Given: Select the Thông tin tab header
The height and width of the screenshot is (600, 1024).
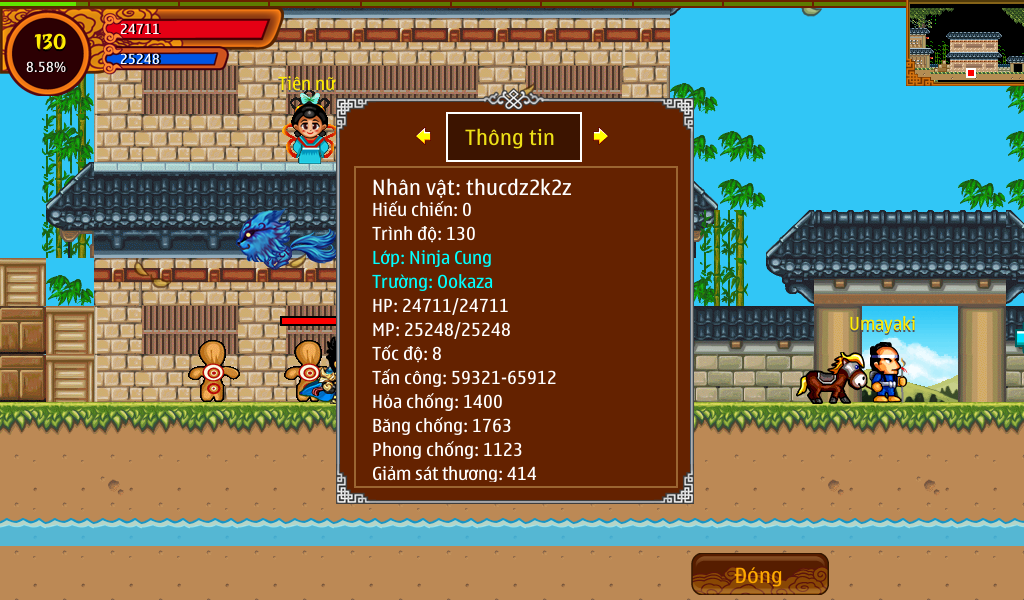Looking at the screenshot, I should click(x=513, y=137).
